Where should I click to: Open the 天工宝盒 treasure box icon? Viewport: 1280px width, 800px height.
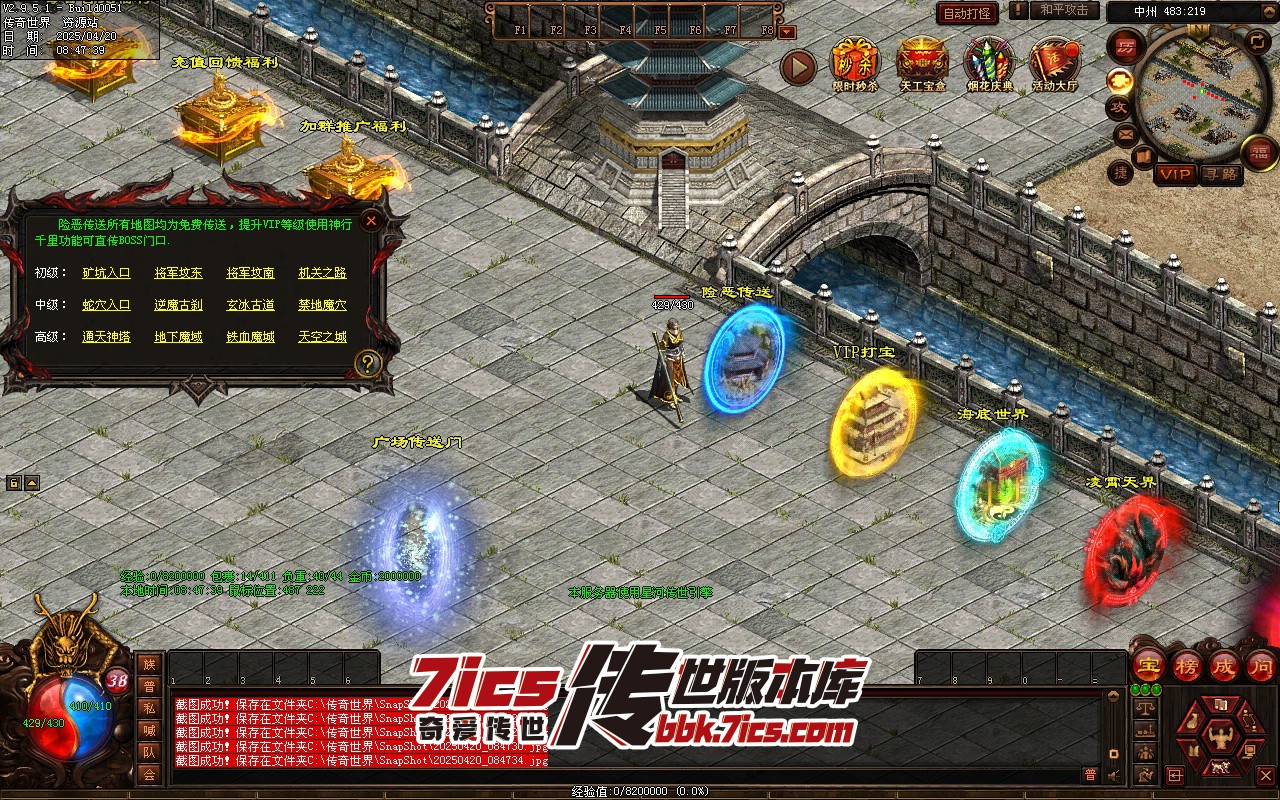click(x=921, y=63)
